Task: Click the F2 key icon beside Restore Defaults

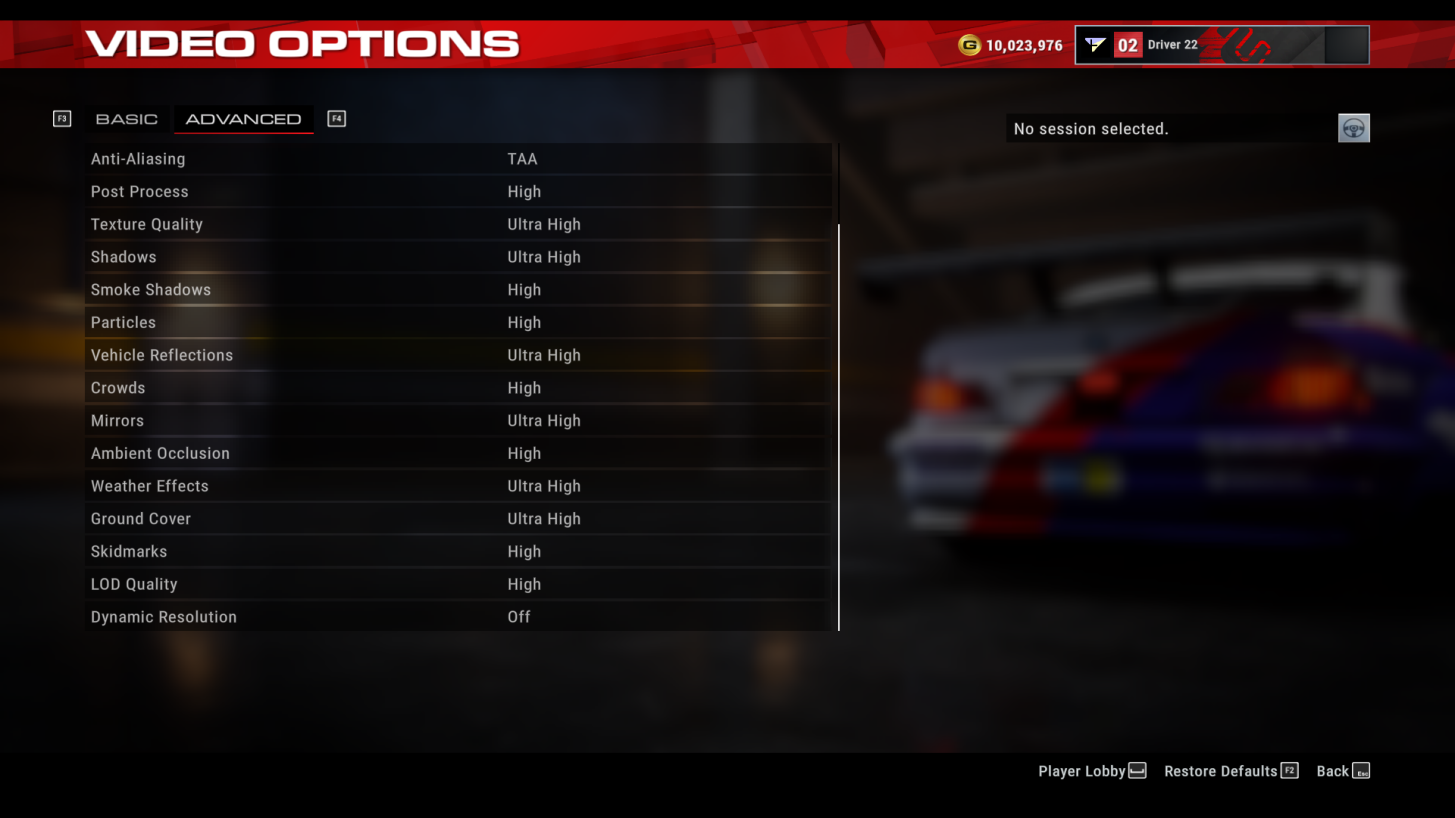Action: click(x=1290, y=770)
